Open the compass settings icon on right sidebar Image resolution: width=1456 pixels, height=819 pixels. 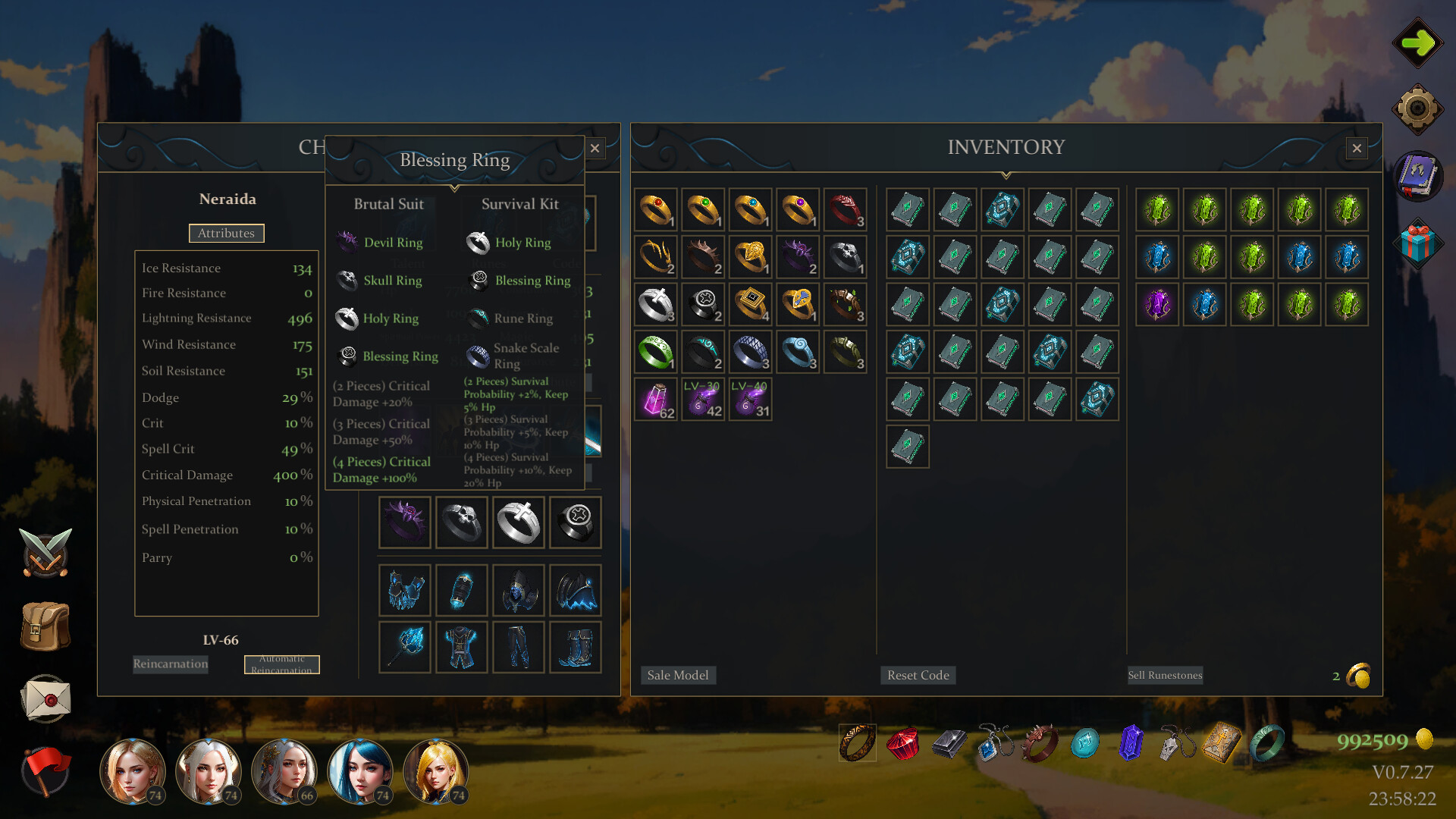tap(1419, 108)
